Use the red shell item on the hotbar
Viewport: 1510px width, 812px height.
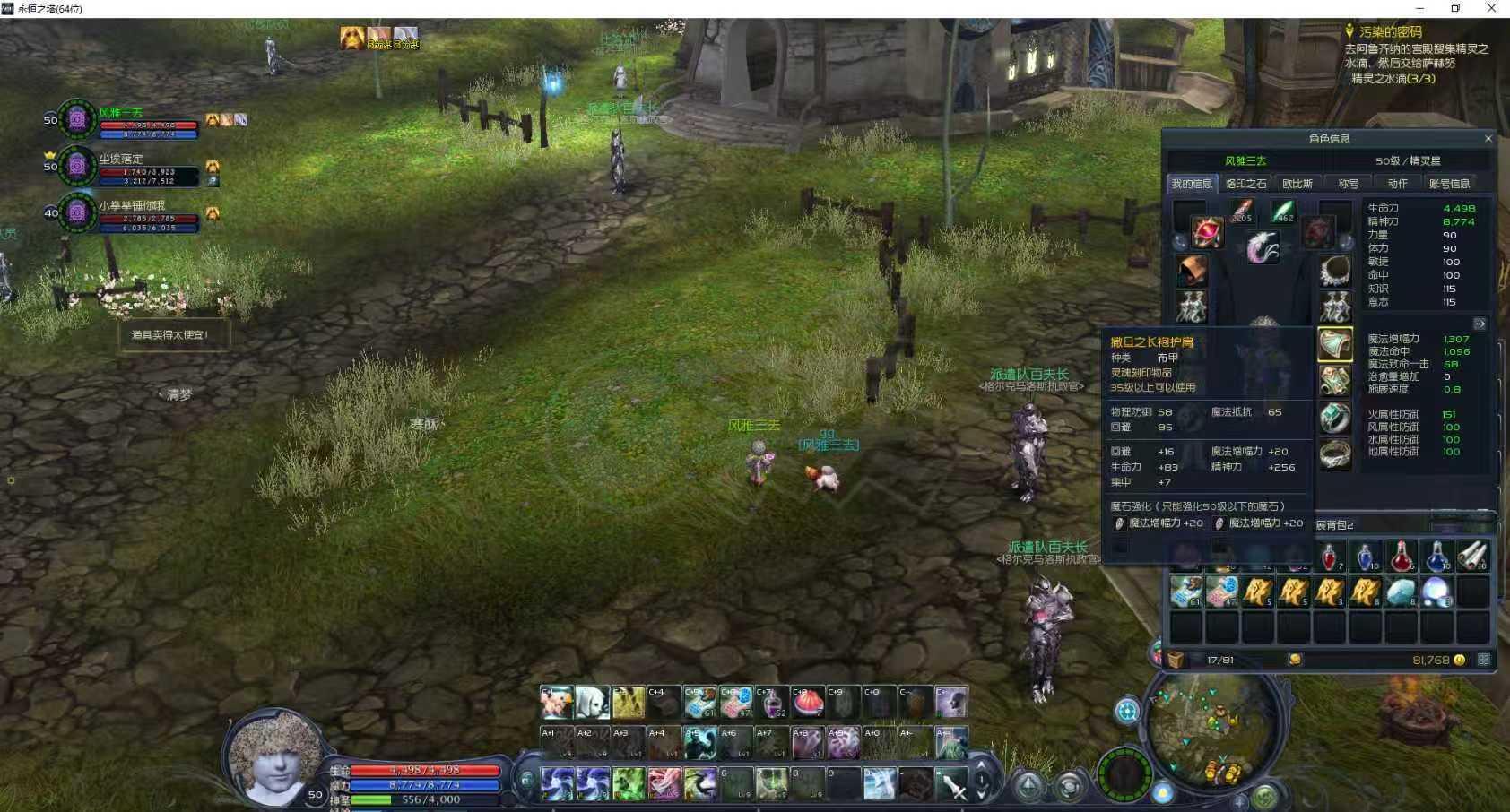(x=808, y=703)
